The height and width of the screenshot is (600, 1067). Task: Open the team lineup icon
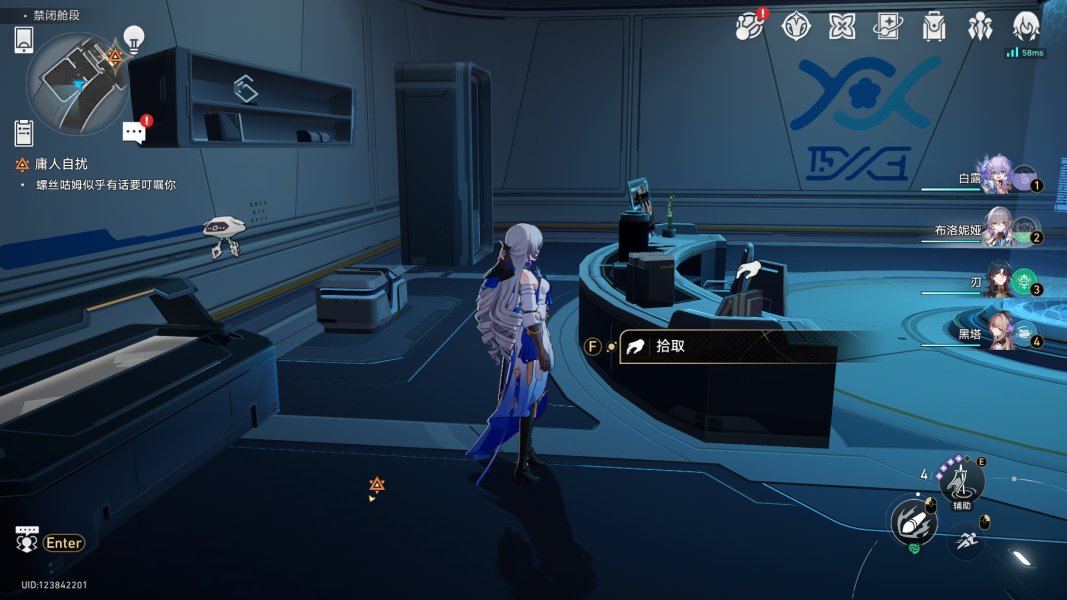[x=980, y=26]
